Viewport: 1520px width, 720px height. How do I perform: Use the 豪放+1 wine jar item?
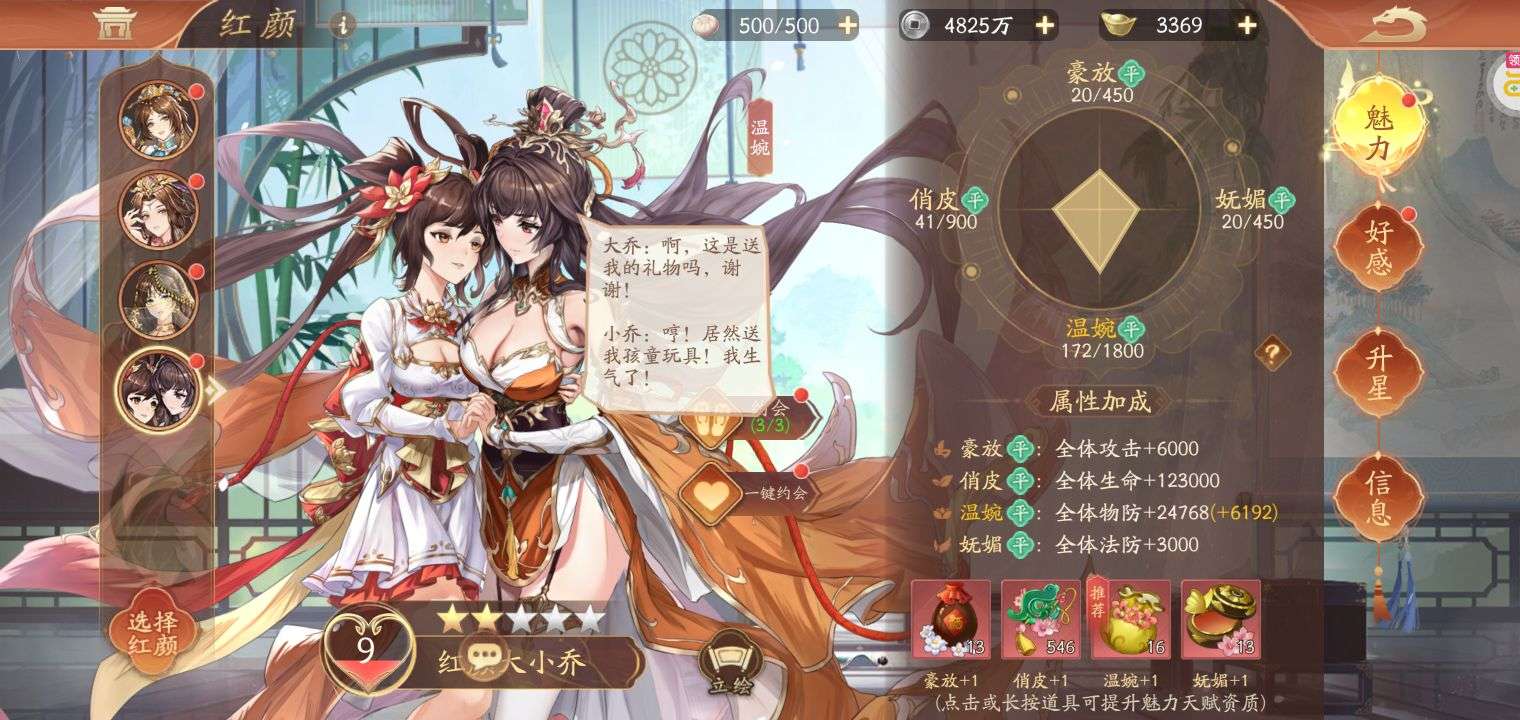(951, 620)
